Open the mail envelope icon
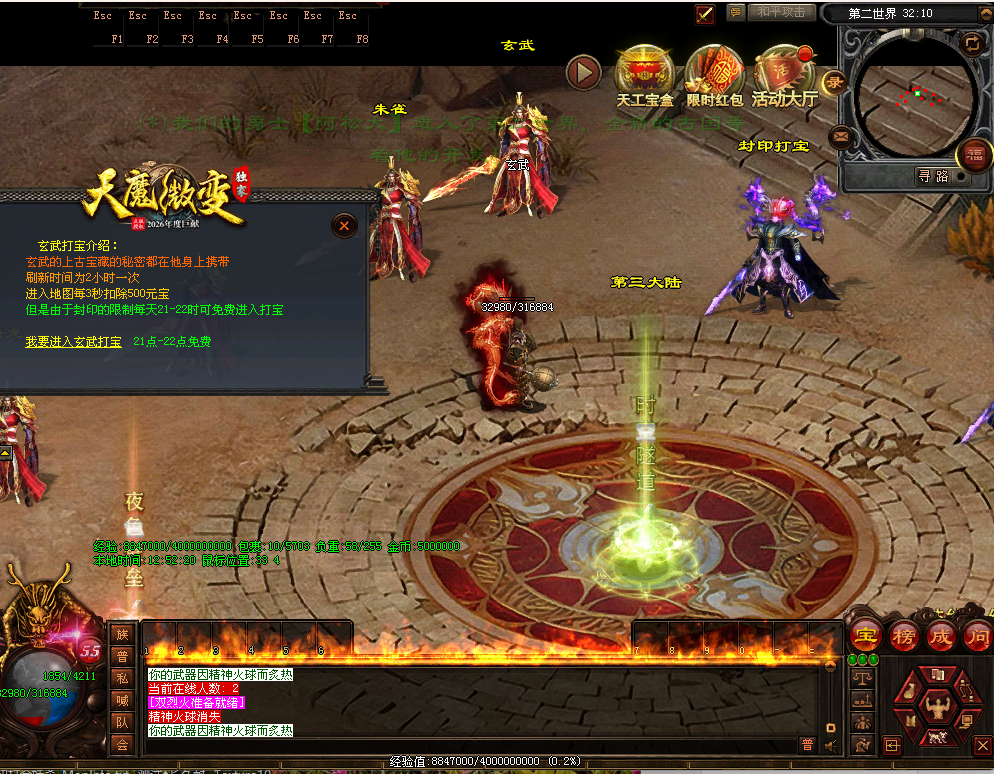Image resolution: width=994 pixels, height=774 pixels. [840, 136]
